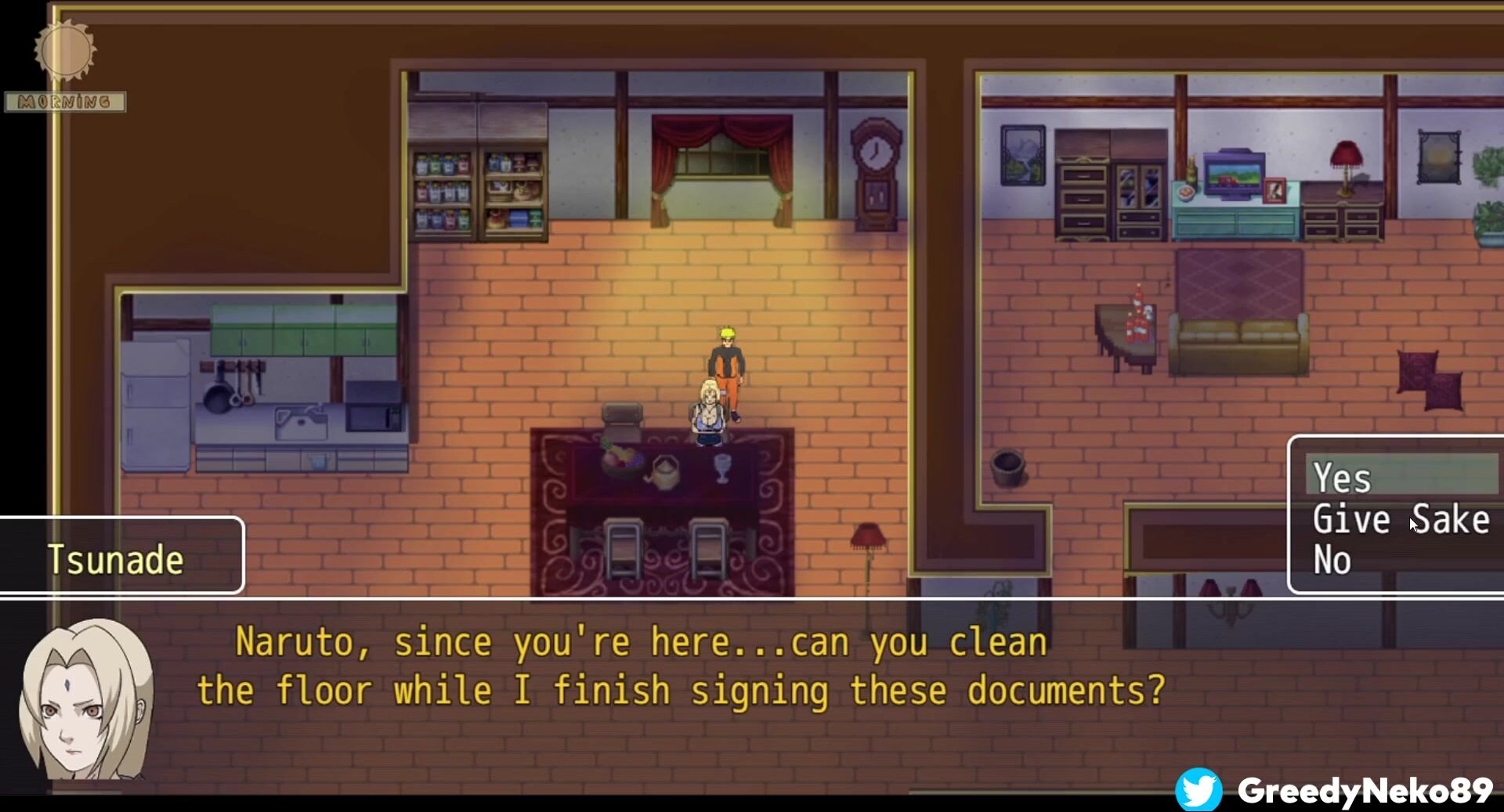
Task: Open the GreedyNeko89 Twitter watermark
Action: 1335,789
